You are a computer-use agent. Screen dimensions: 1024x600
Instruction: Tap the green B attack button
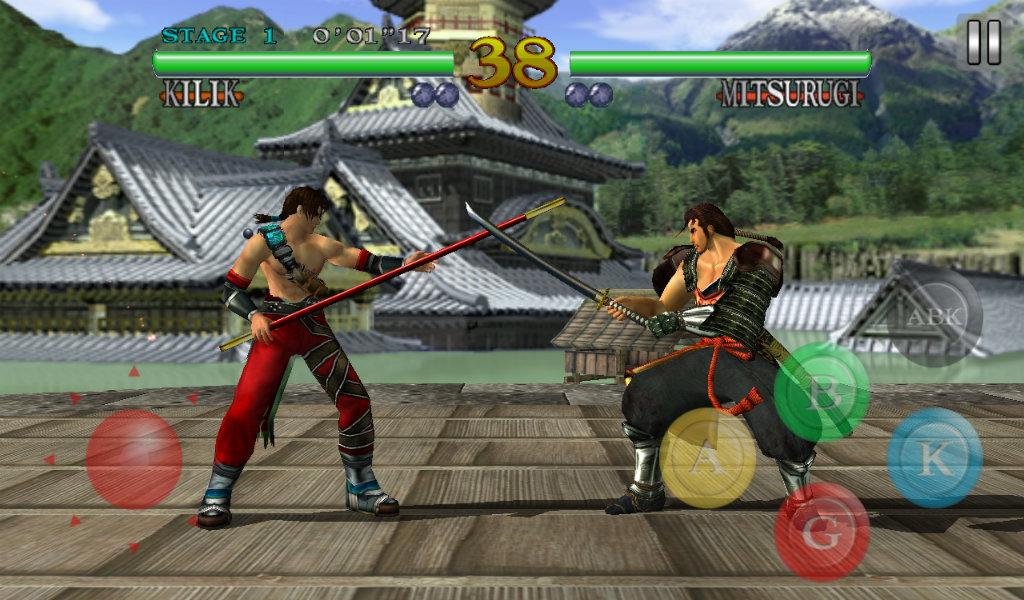point(822,393)
